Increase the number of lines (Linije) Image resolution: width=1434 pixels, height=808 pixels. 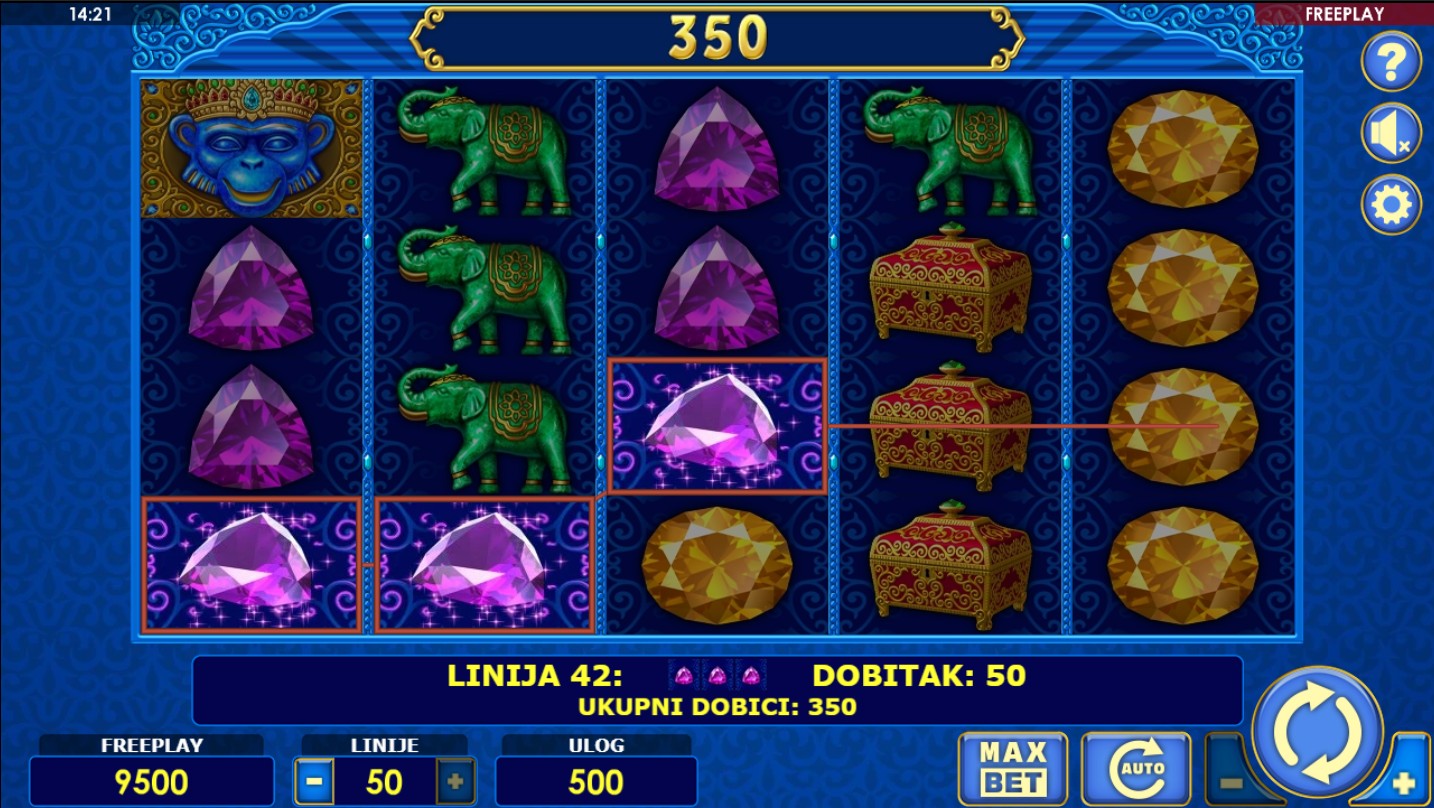pos(455,782)
